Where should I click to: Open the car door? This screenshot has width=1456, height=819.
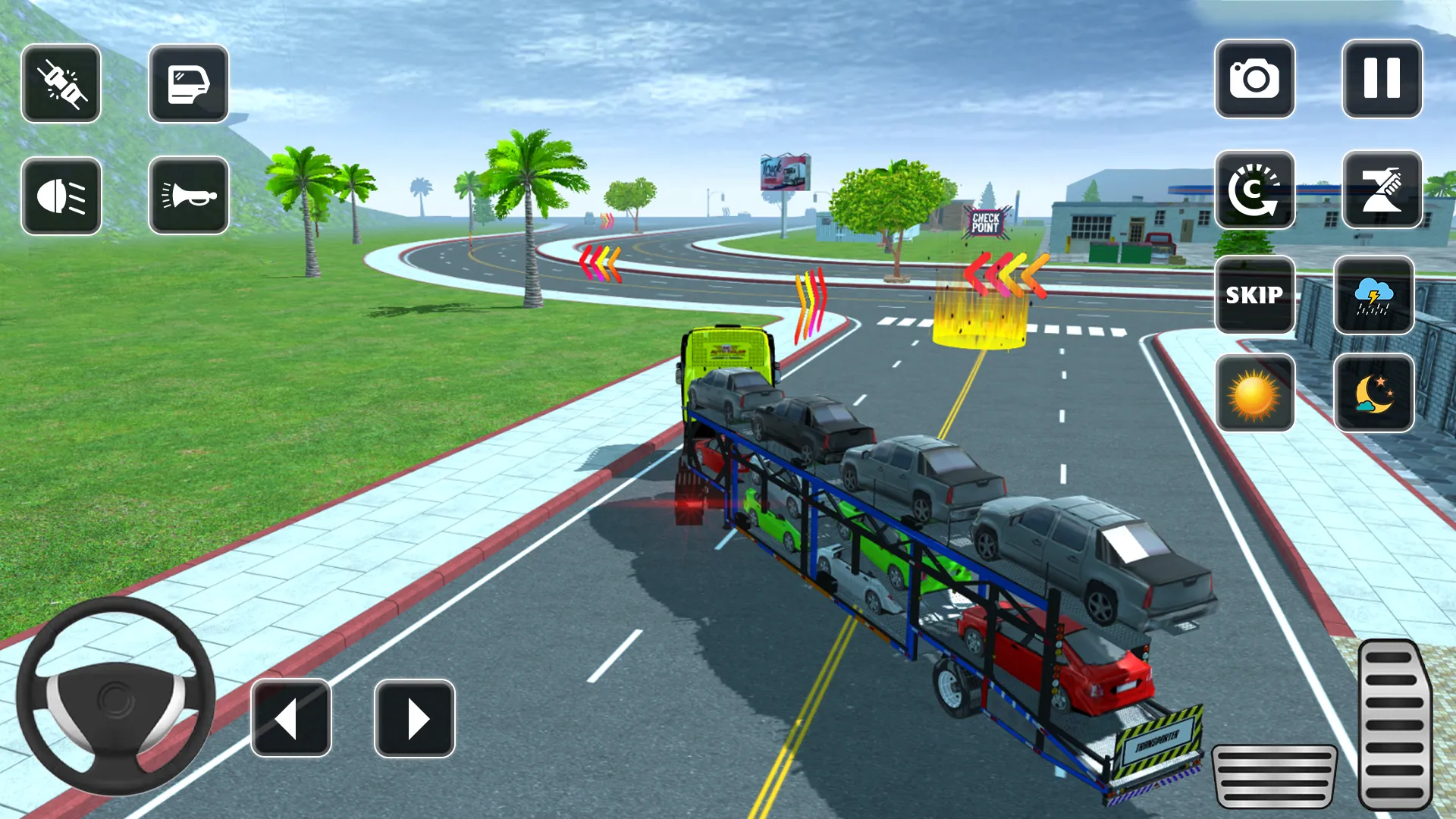tap(188, 83)
